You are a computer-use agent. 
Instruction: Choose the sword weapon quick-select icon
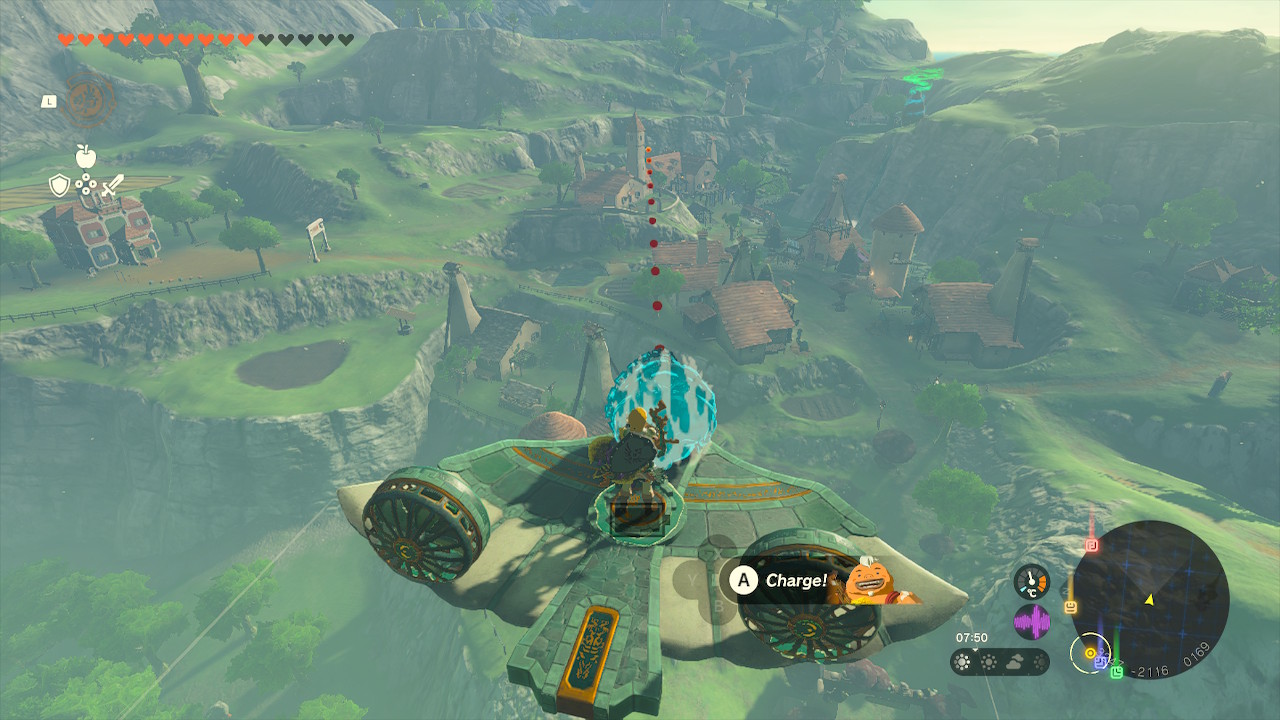point(112,185)
